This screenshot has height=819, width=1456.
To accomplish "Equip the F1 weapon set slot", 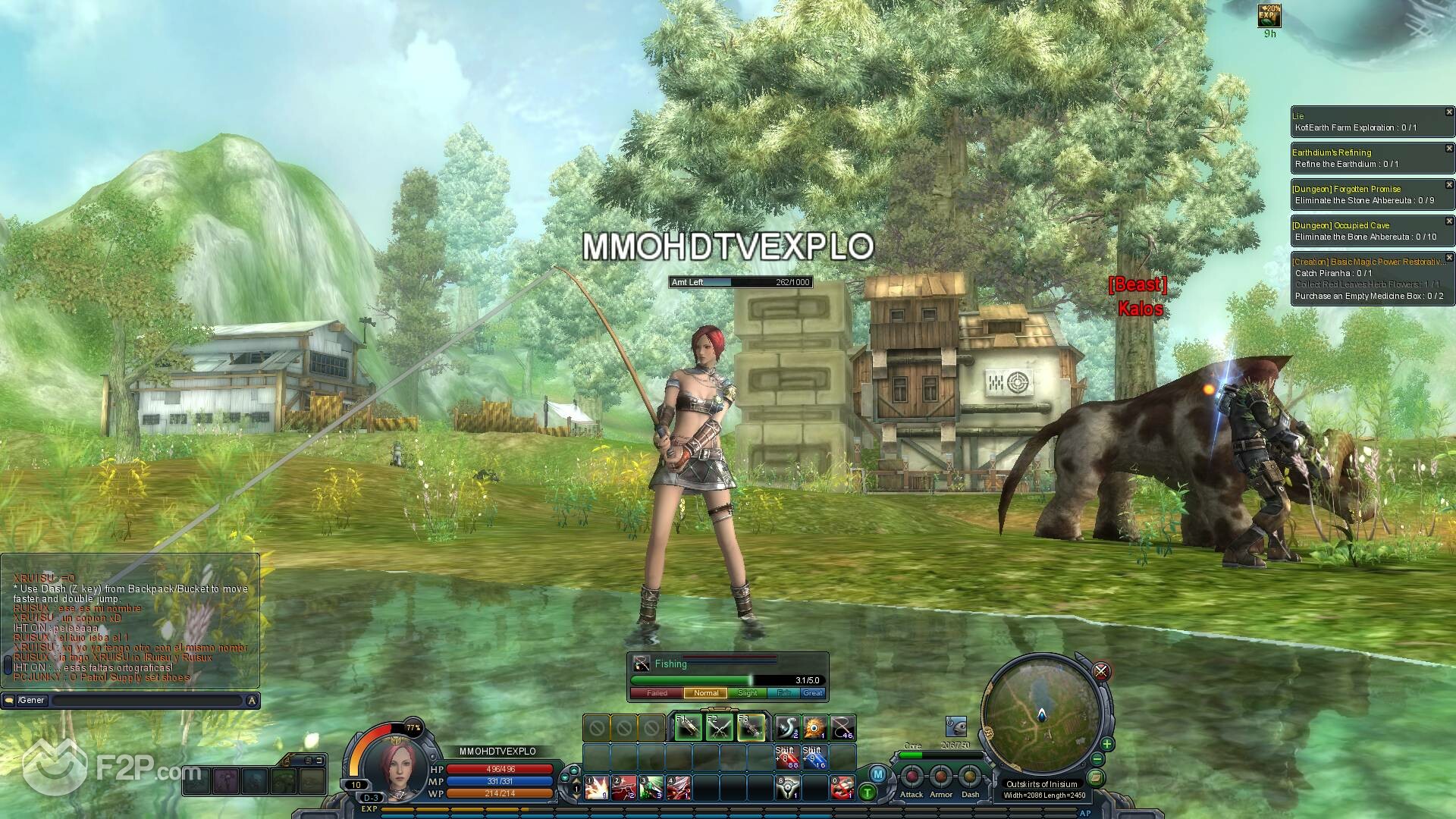I will tap(689, 728).
